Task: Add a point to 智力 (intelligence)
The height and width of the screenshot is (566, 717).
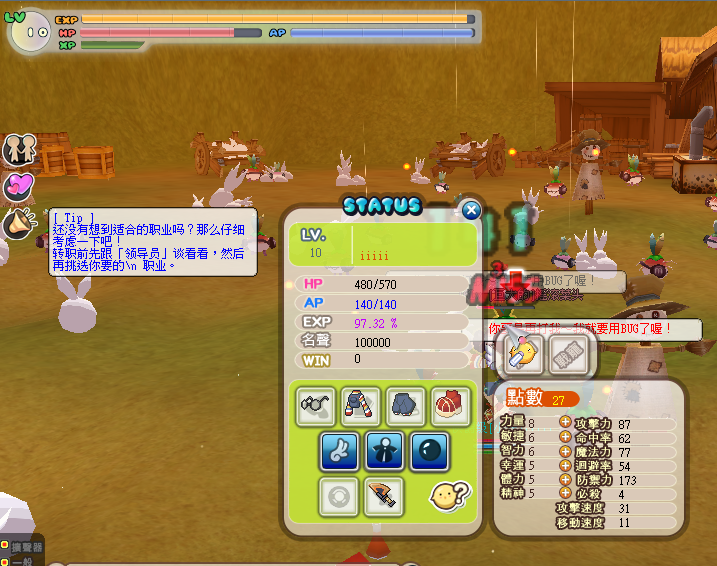Action: coord(565,452)
